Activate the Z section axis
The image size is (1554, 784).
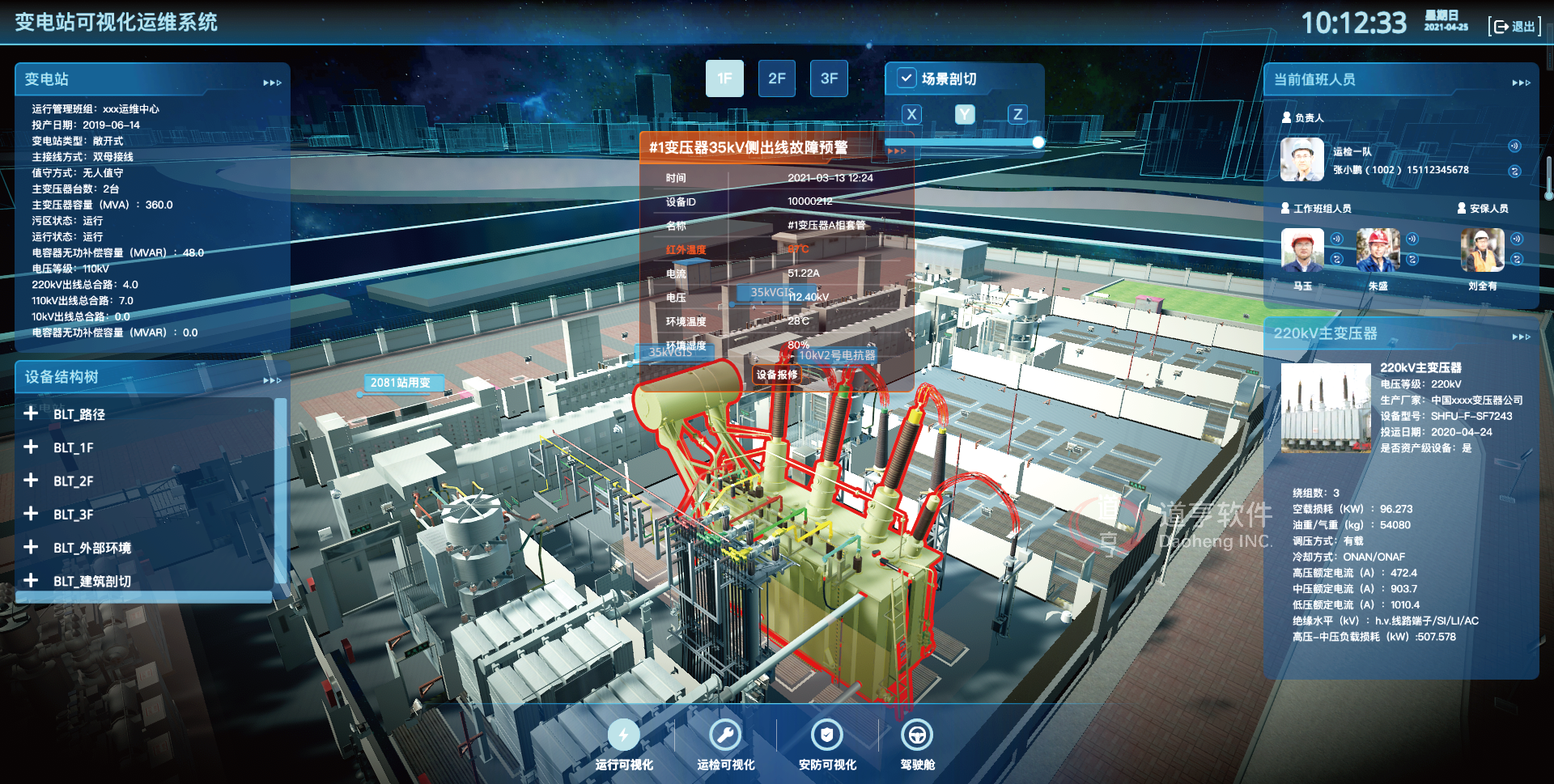click(x=1017, y=114)
